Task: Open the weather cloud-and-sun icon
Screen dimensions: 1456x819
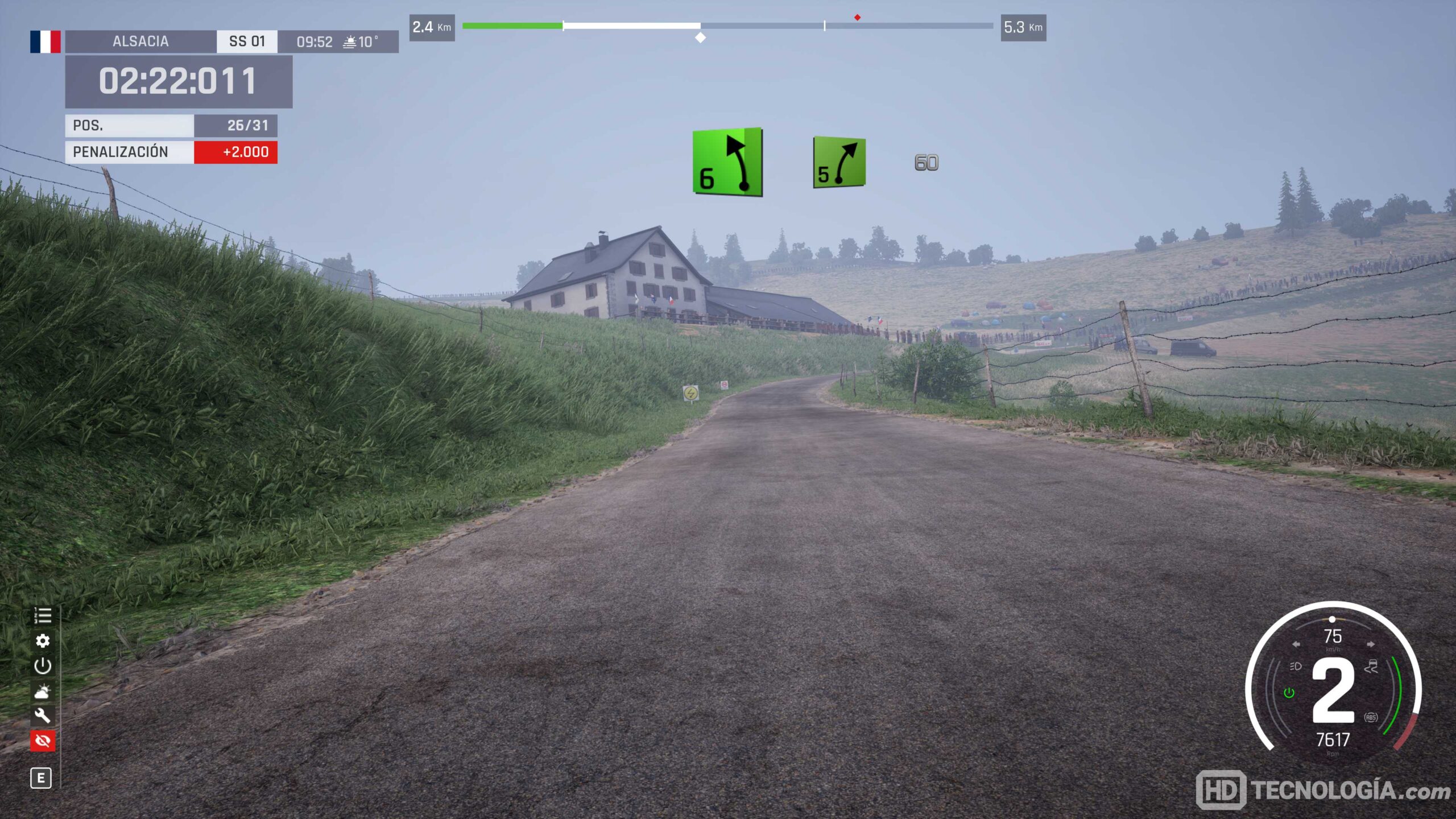Action: click(43, 691)
